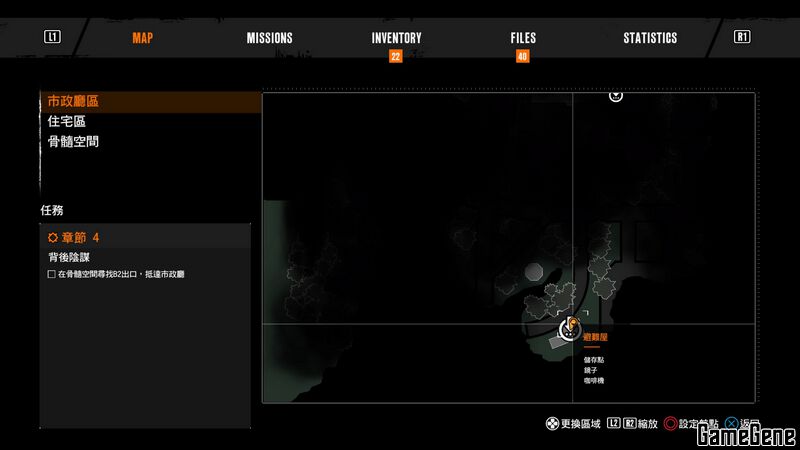Switch to the FILES tab
800x450 pixels.
(523, 38)
